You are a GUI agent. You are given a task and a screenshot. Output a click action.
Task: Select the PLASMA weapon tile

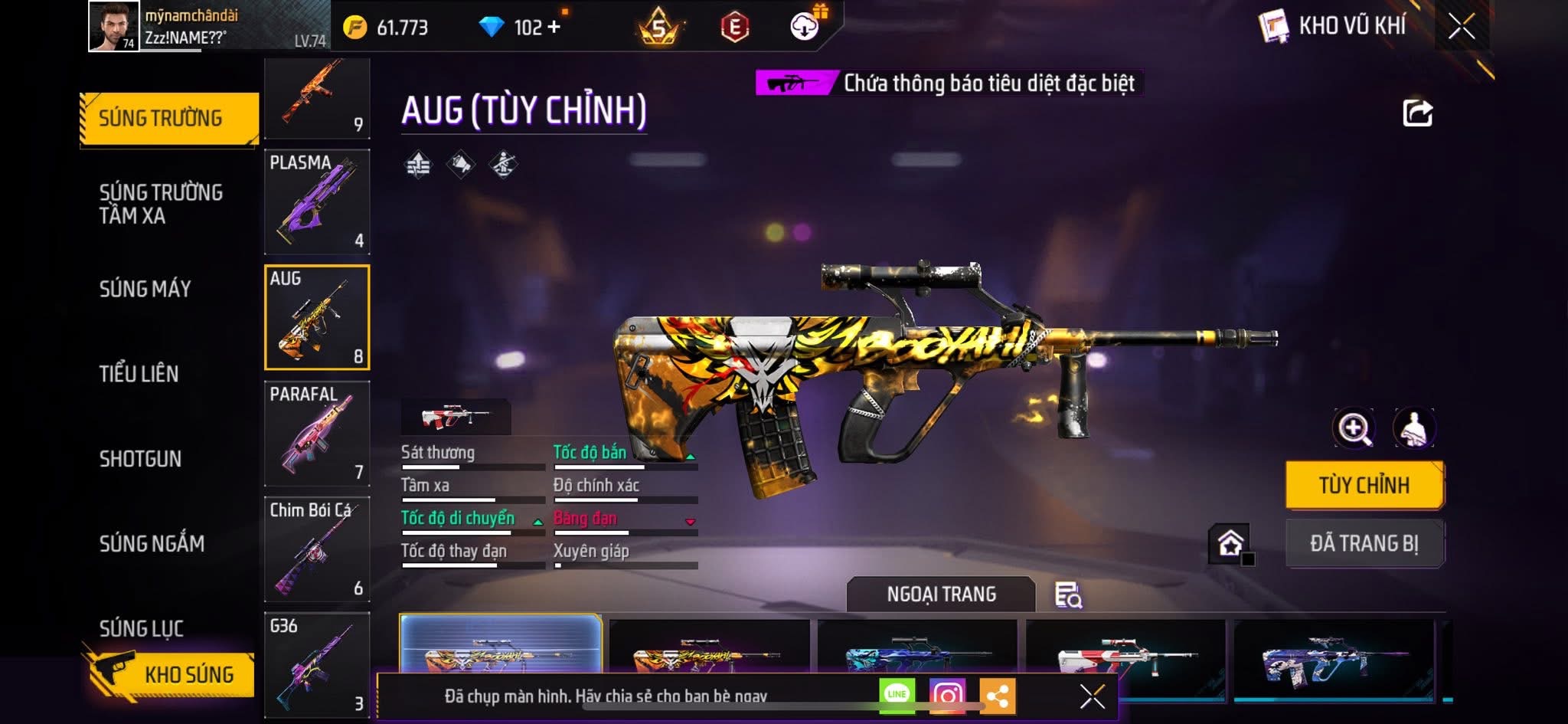pos(317,201)
